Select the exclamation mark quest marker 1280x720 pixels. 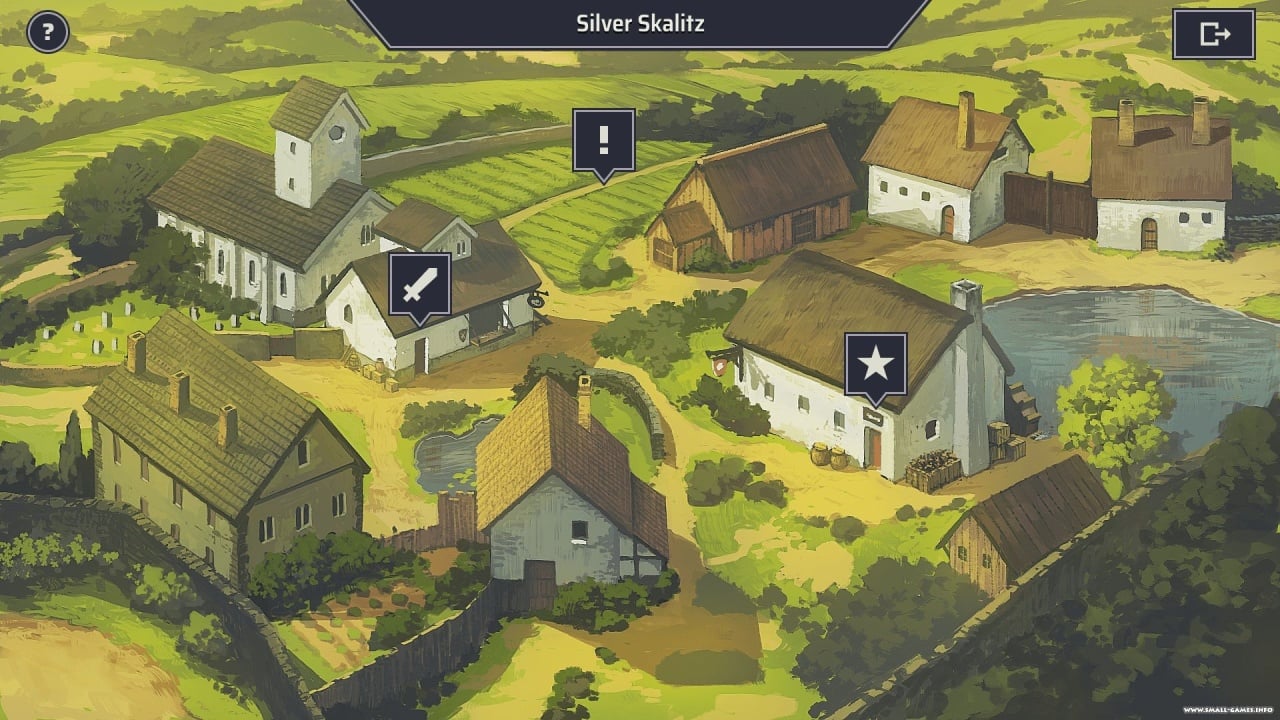pos(603,140)
